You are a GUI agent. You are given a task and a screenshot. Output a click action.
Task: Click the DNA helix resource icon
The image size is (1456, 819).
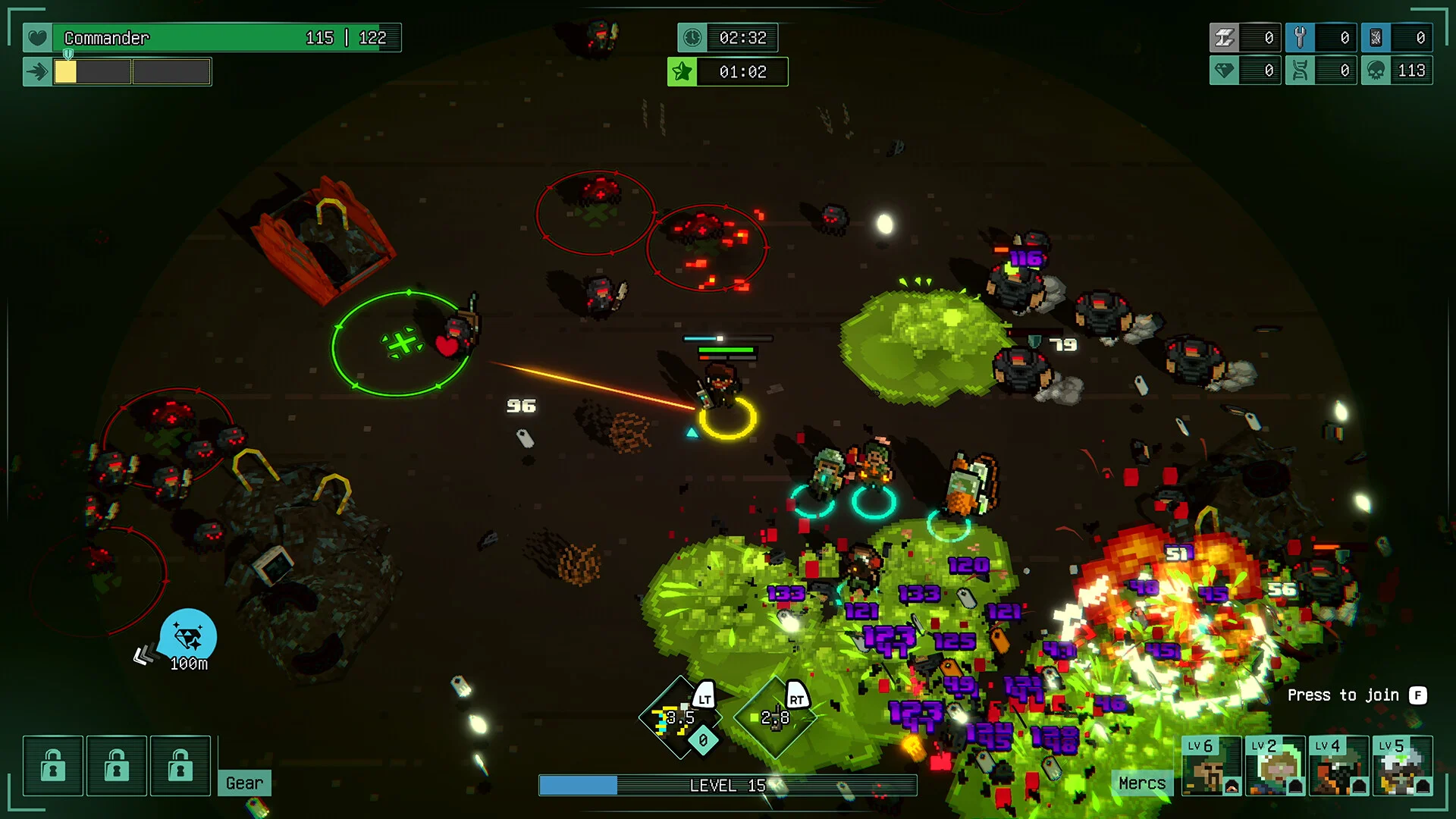point(1300,71)
